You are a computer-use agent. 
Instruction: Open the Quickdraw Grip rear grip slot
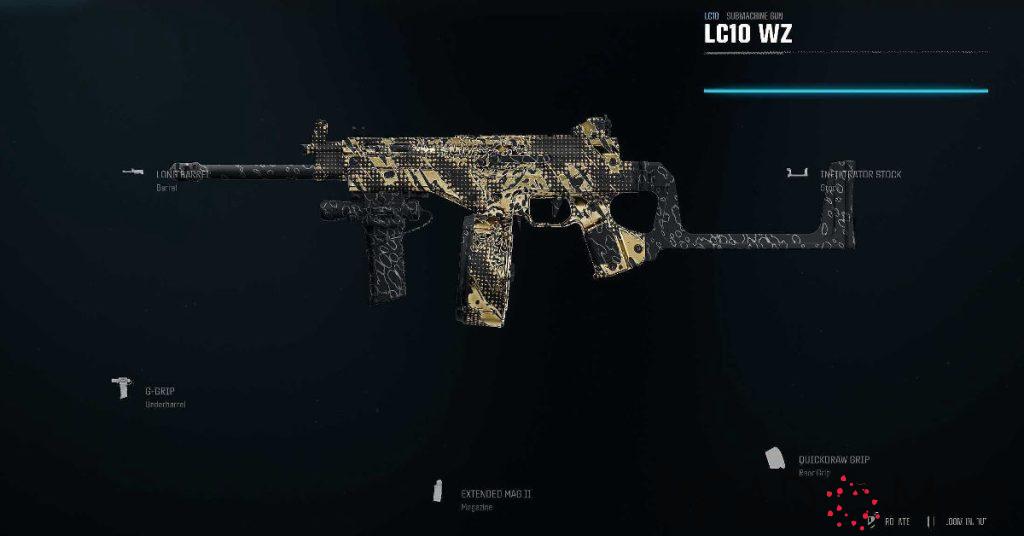coord(832,460)
